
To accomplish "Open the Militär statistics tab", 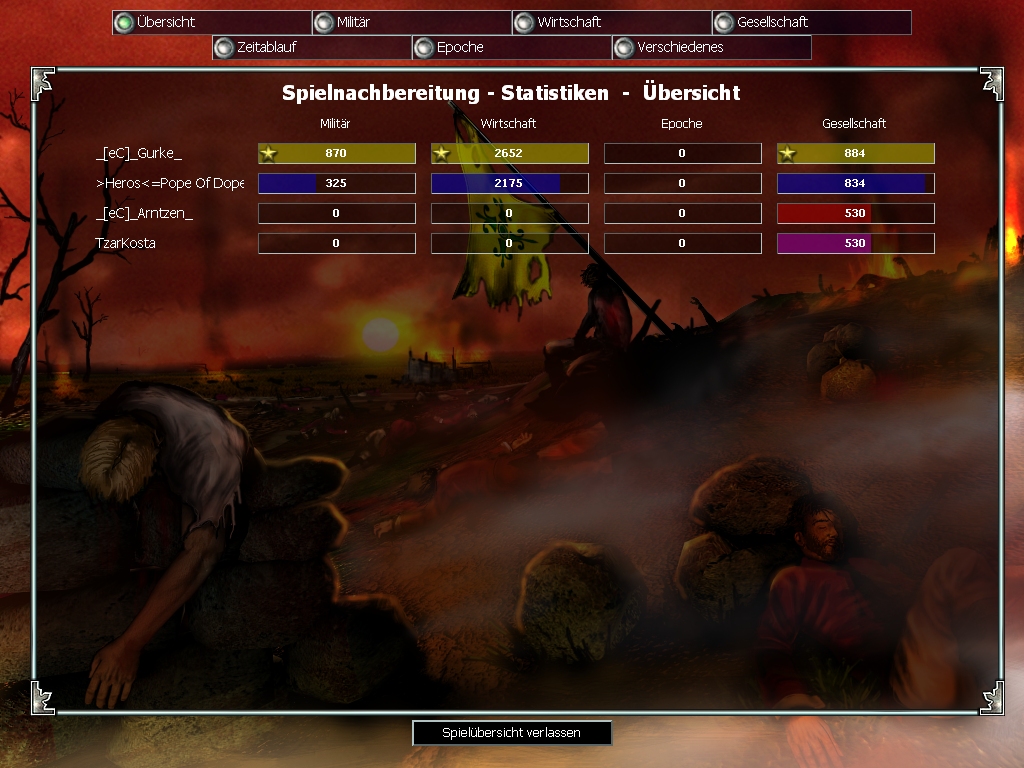I will click(412, 22).
